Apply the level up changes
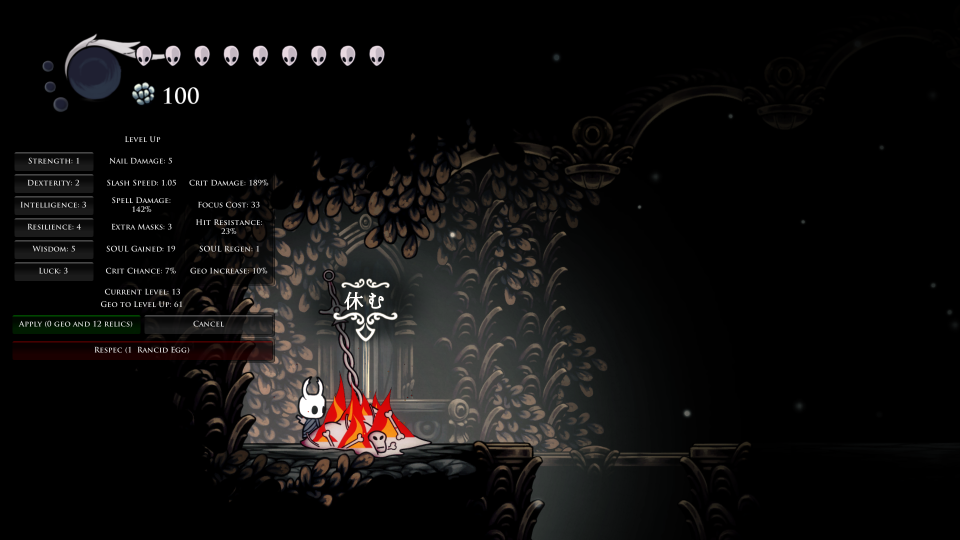The image size is (960, 540). [x=78, y=324]
